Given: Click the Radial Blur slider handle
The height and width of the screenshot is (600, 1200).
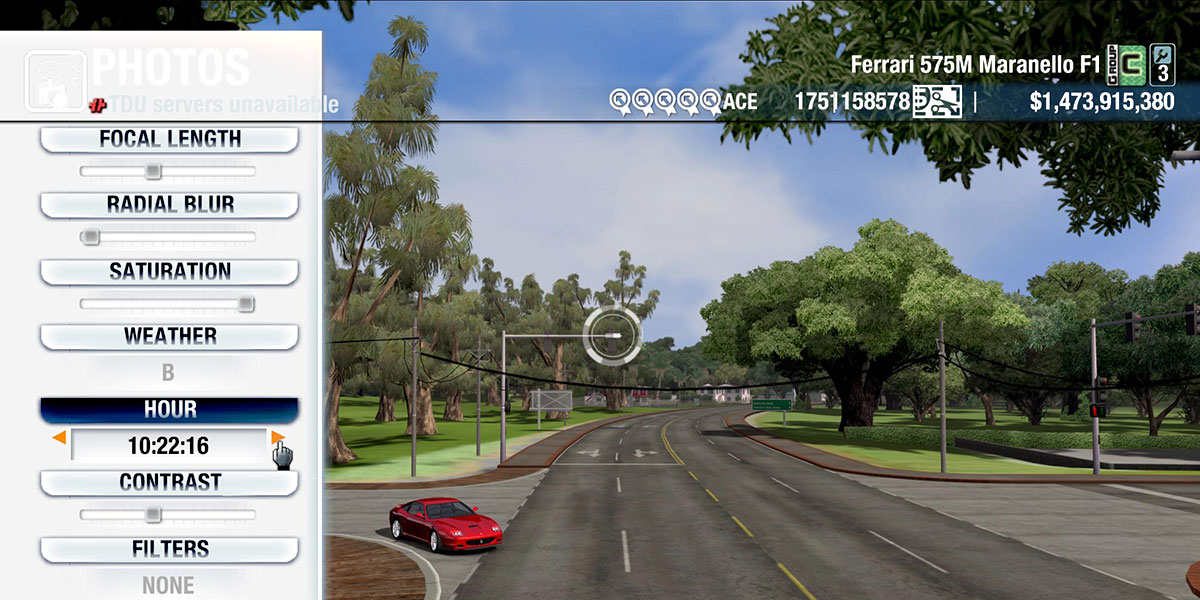Looking at the screenshot, I should (91, 238).
